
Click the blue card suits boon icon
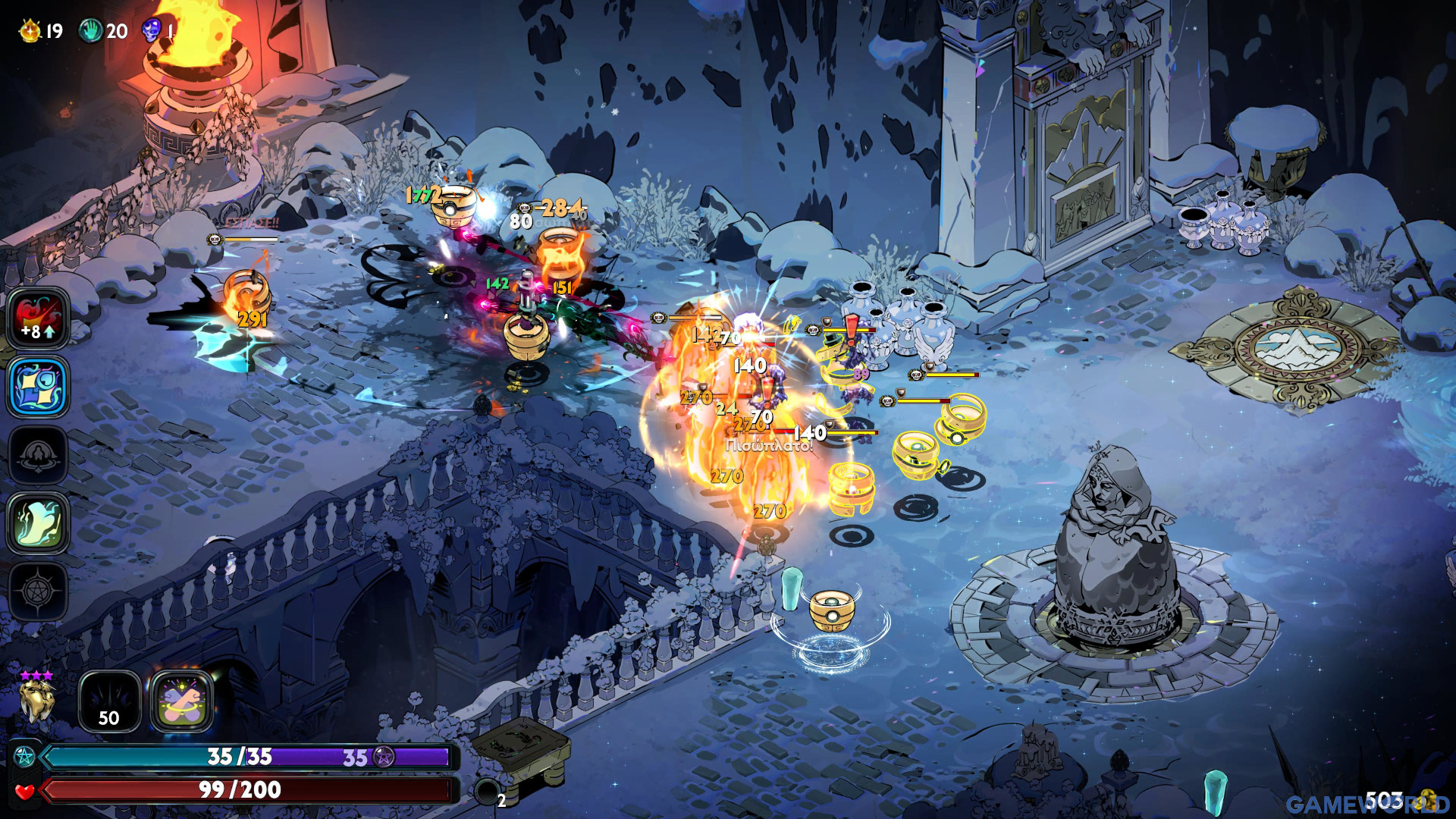click(x=38, y=387)
